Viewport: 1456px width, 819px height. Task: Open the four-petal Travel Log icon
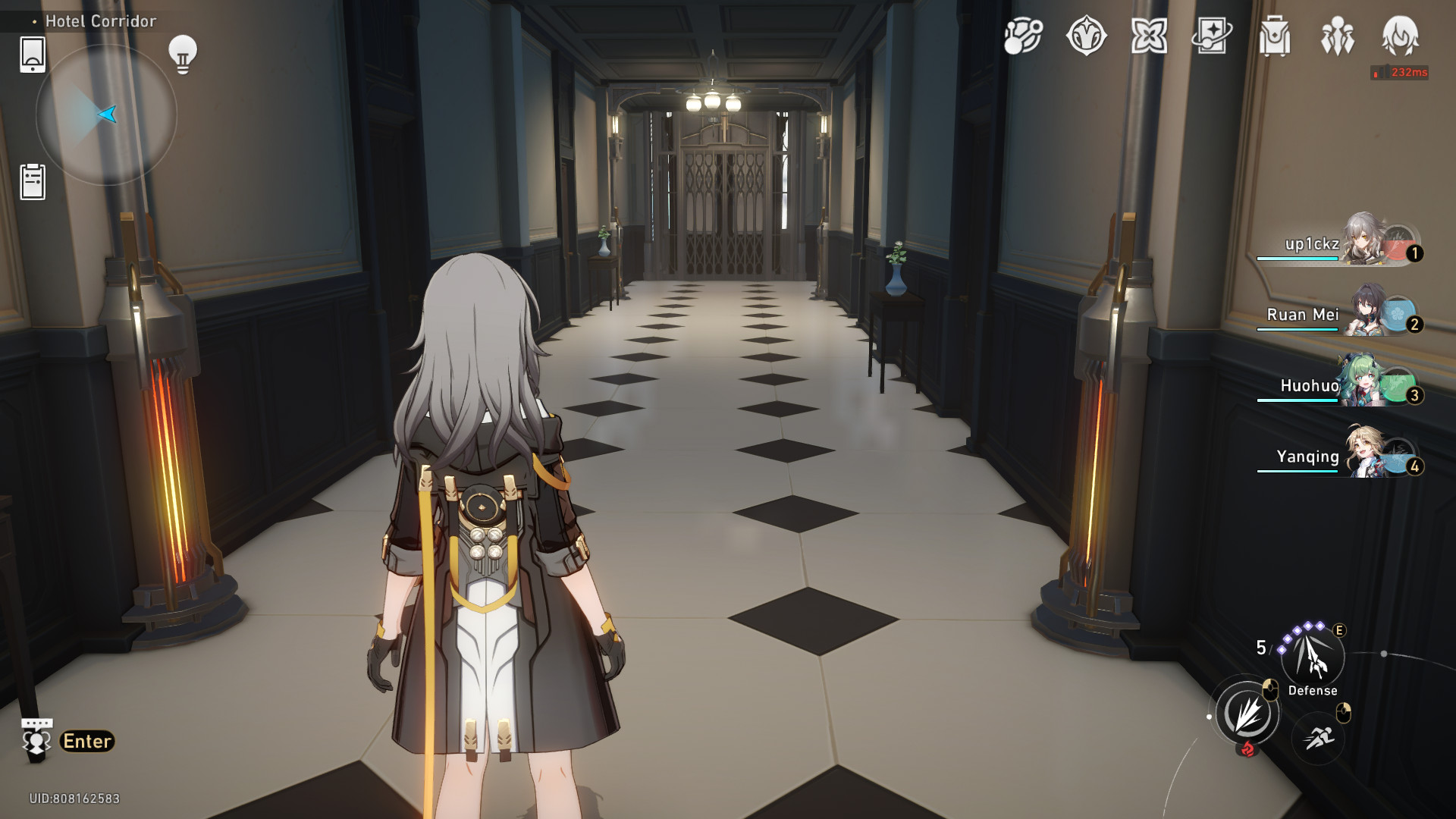pyautogui.click(x=1151, y=36)
